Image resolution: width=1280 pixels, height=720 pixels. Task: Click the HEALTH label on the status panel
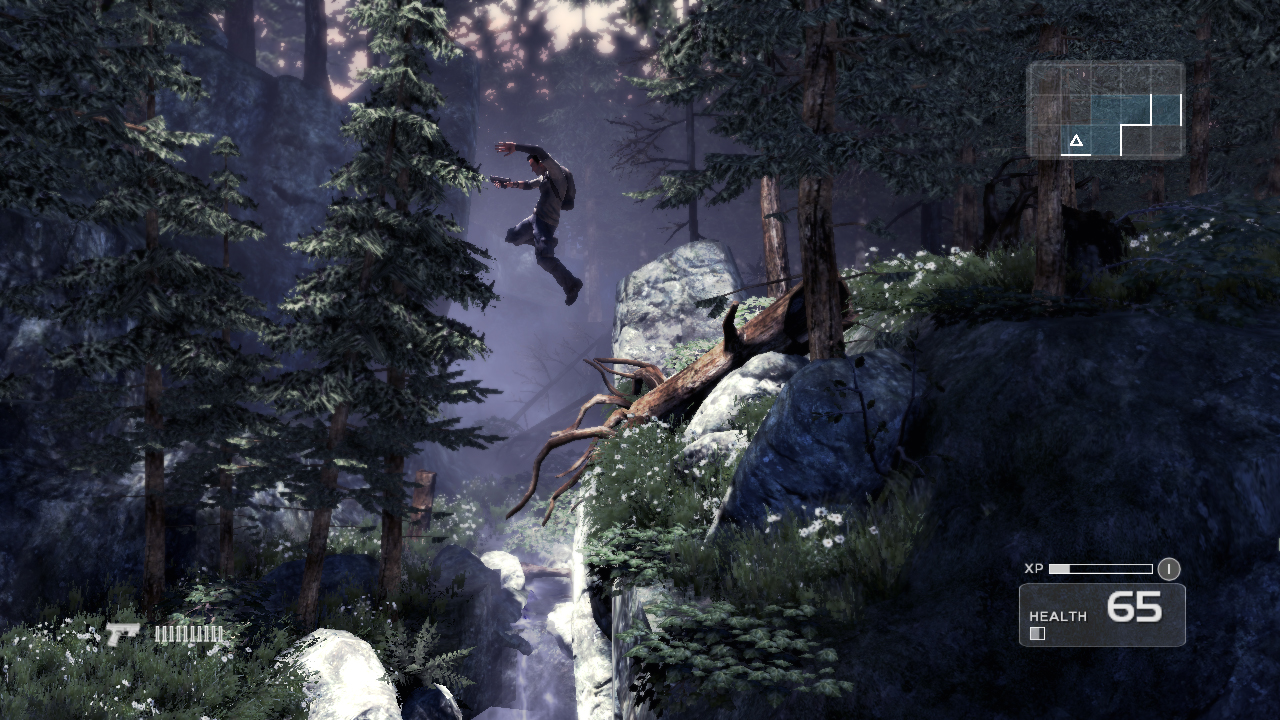[1058, 617]
